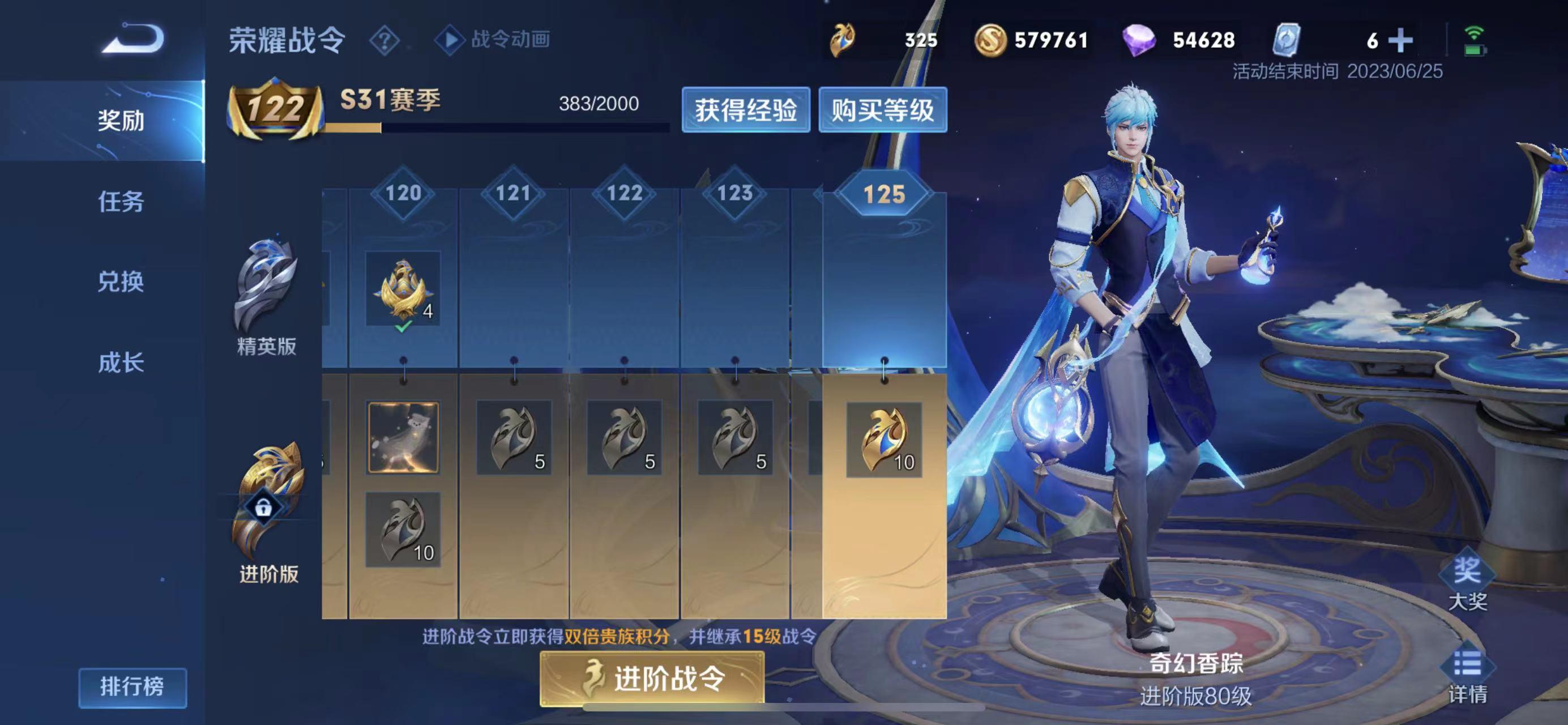This screenshot has width=1568, height=725.
Task: Switch to the 奖励 tab
Action: coord(121,121)
